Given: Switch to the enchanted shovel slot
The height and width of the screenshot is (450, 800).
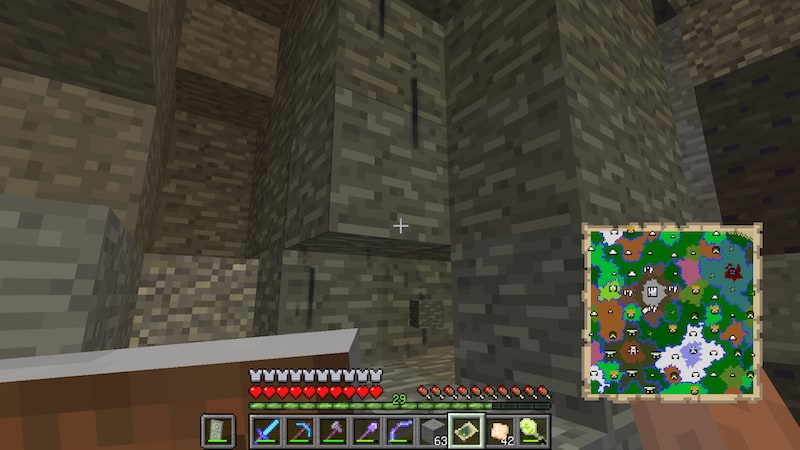Looking at the screenshot, I should click(365, 431).
